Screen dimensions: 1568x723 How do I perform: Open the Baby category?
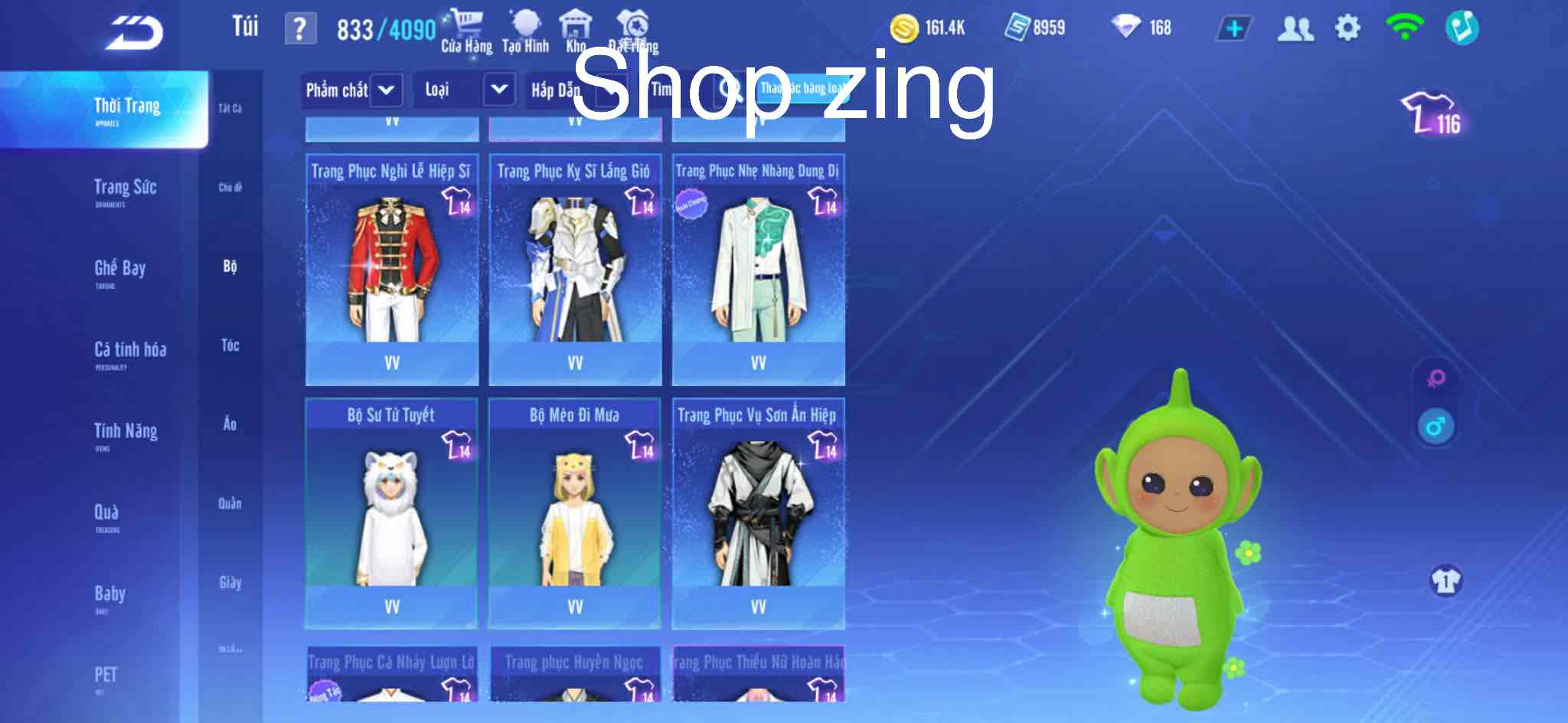click(109, 596)
